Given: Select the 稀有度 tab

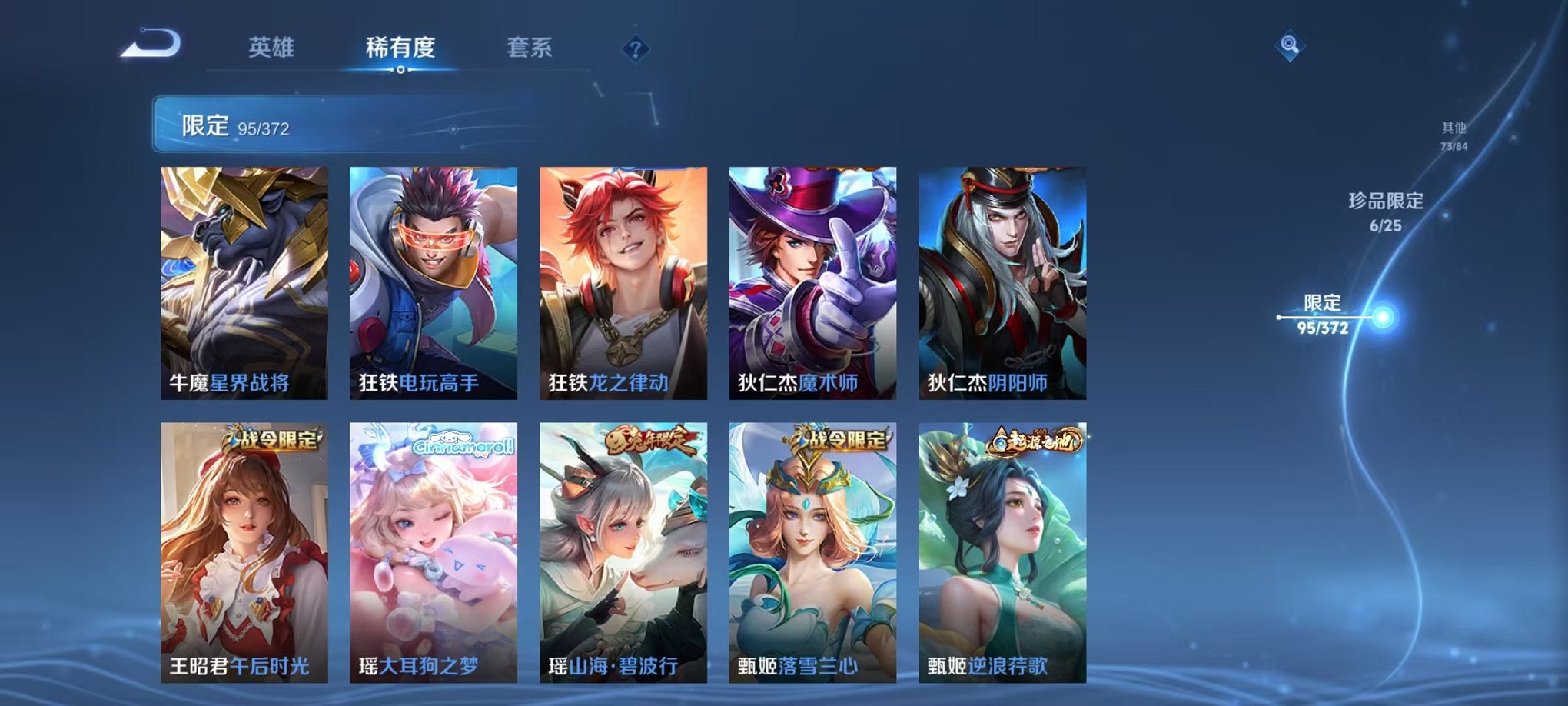Looking at the screenshot, I should [x=403, y=46].
